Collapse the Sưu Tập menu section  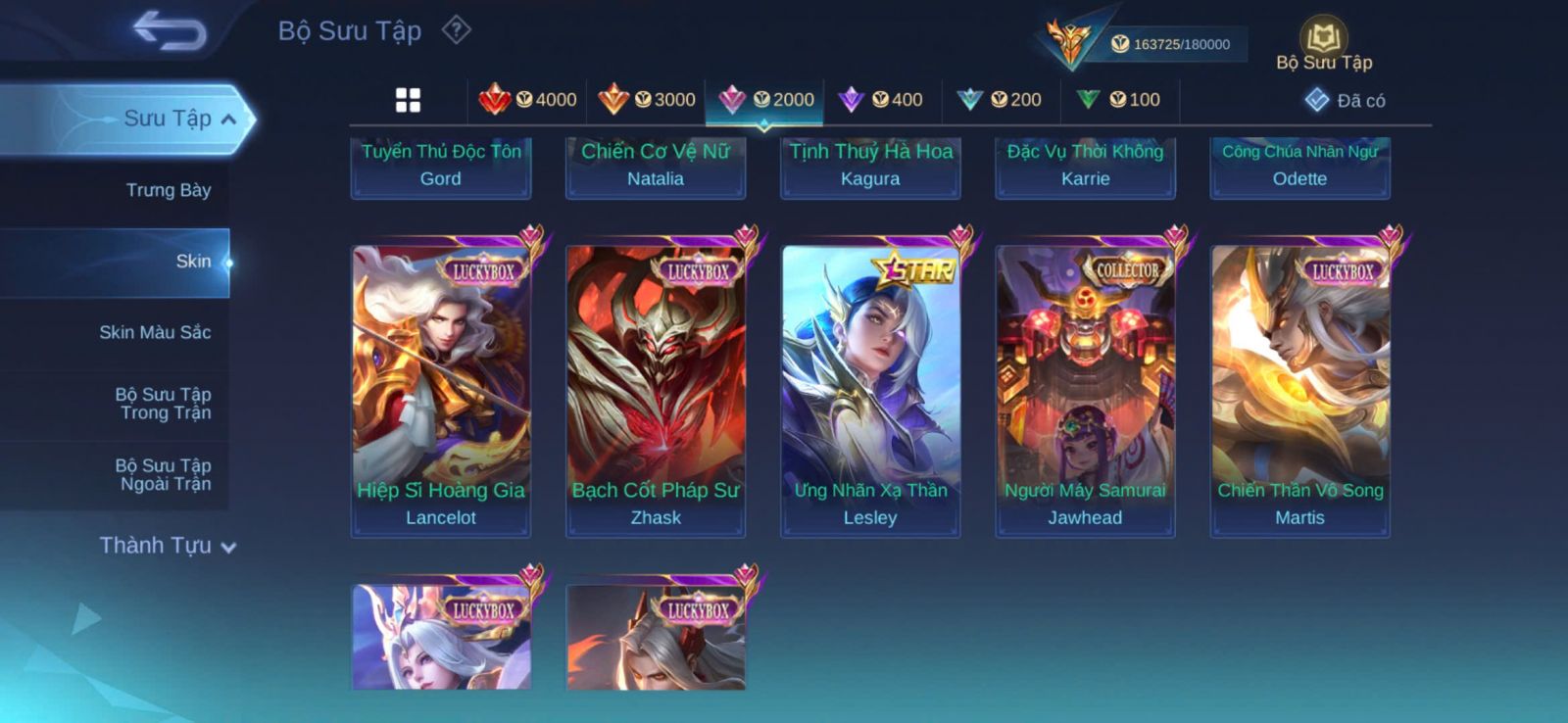click(x=227, y=120)
